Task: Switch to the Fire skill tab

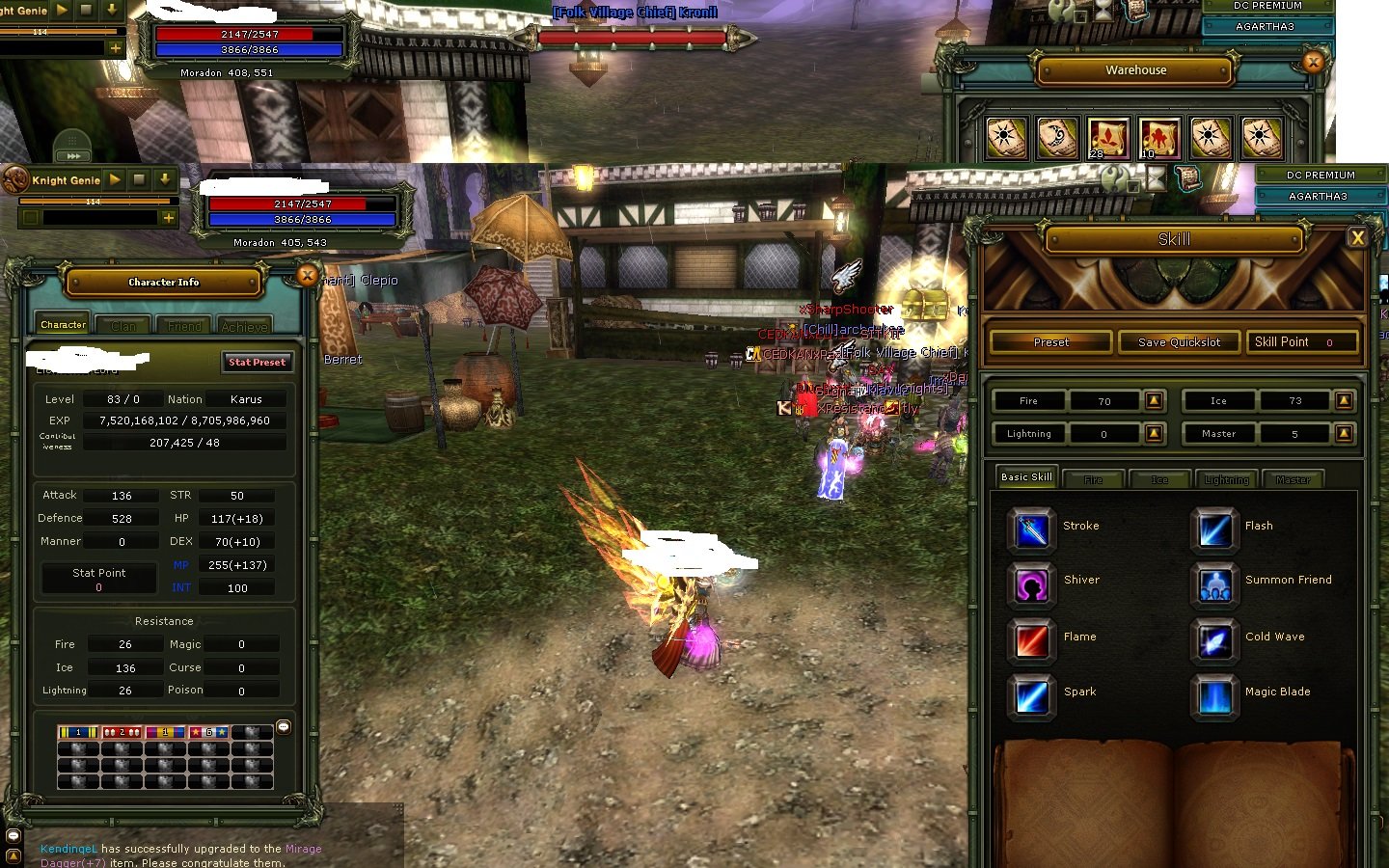Action: [x=1093, y=478]
